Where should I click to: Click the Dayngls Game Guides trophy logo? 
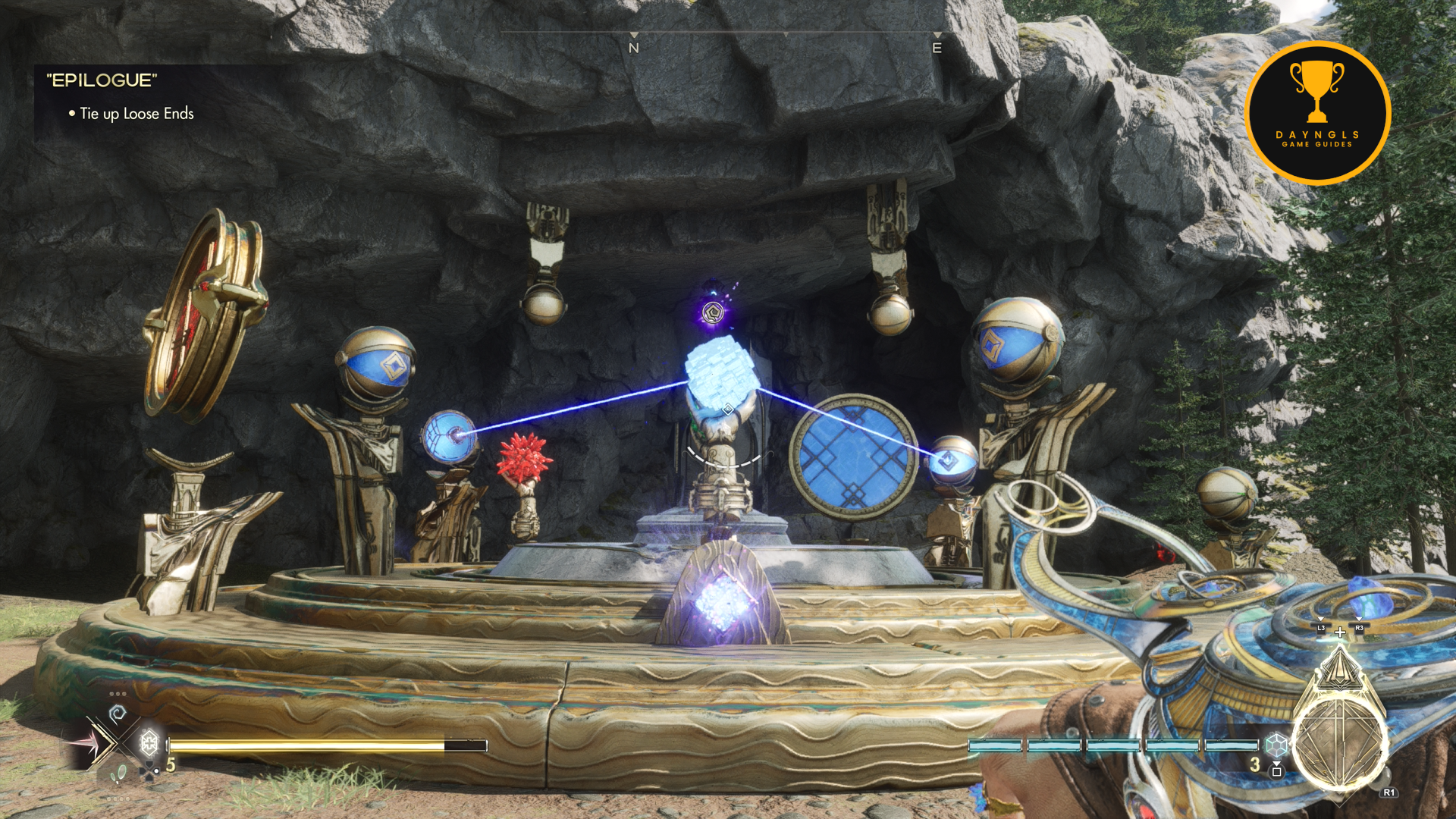(1317, 112)
